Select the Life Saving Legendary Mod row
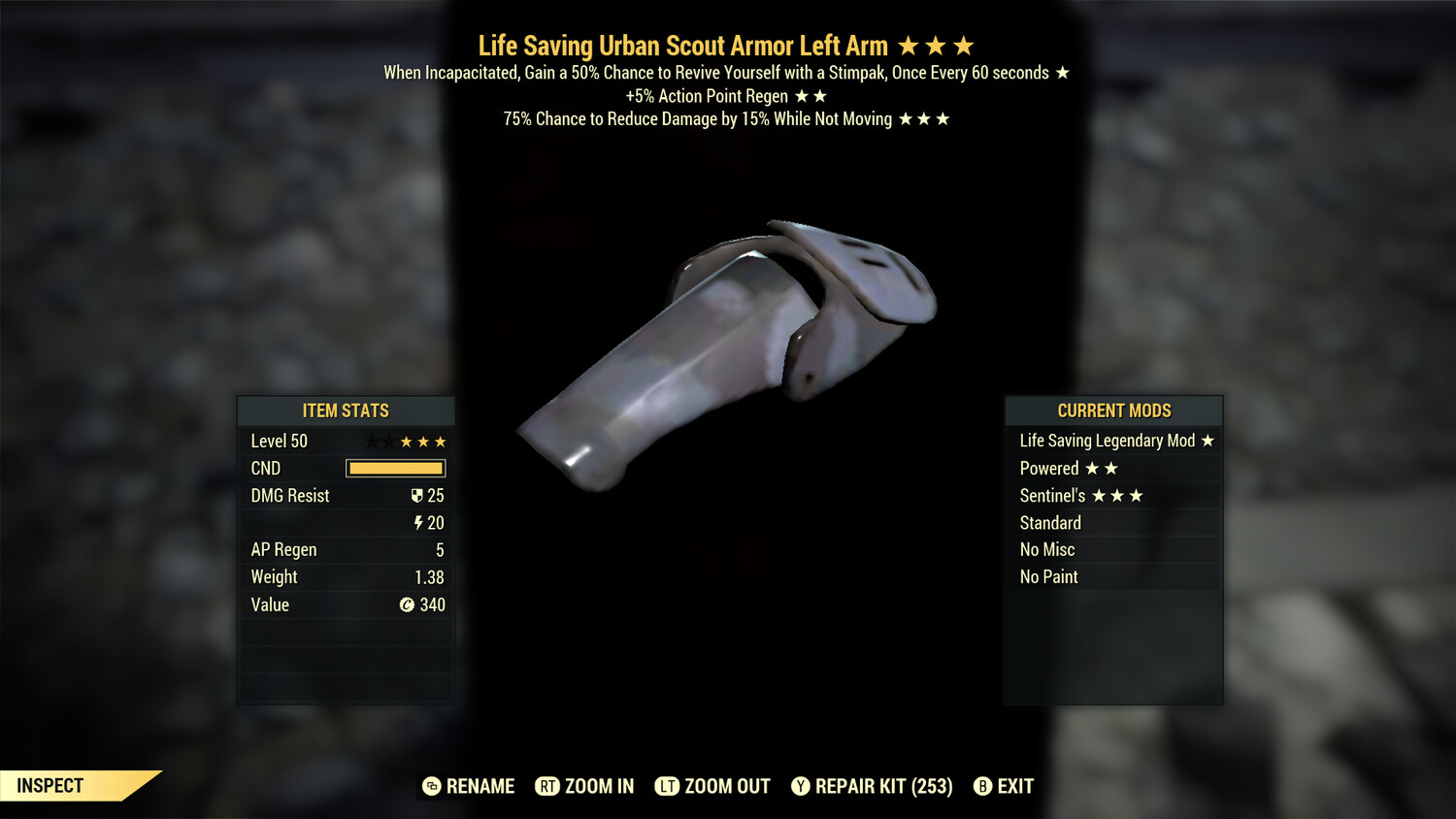Viewport: 1456px width, 819px height. click(1113, 441)
